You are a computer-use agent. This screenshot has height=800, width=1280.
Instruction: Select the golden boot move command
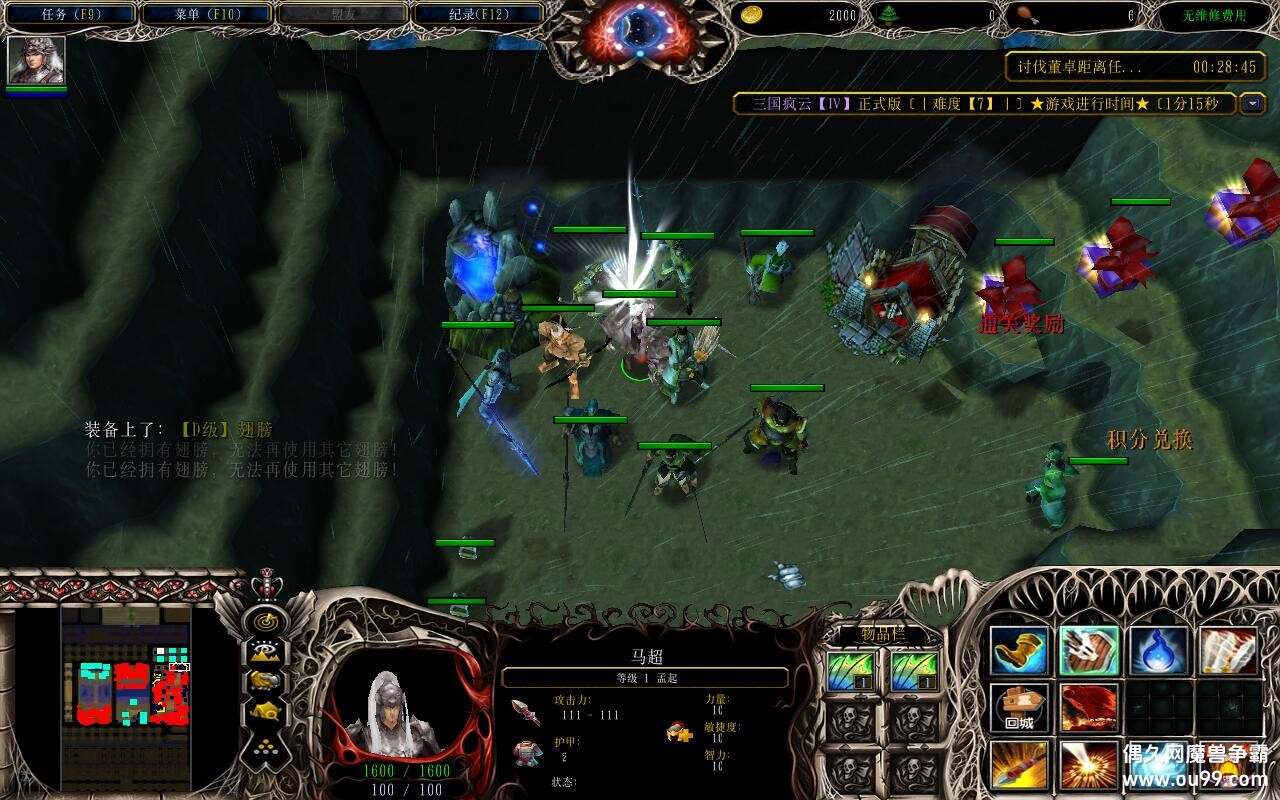tap(1019, 651)
